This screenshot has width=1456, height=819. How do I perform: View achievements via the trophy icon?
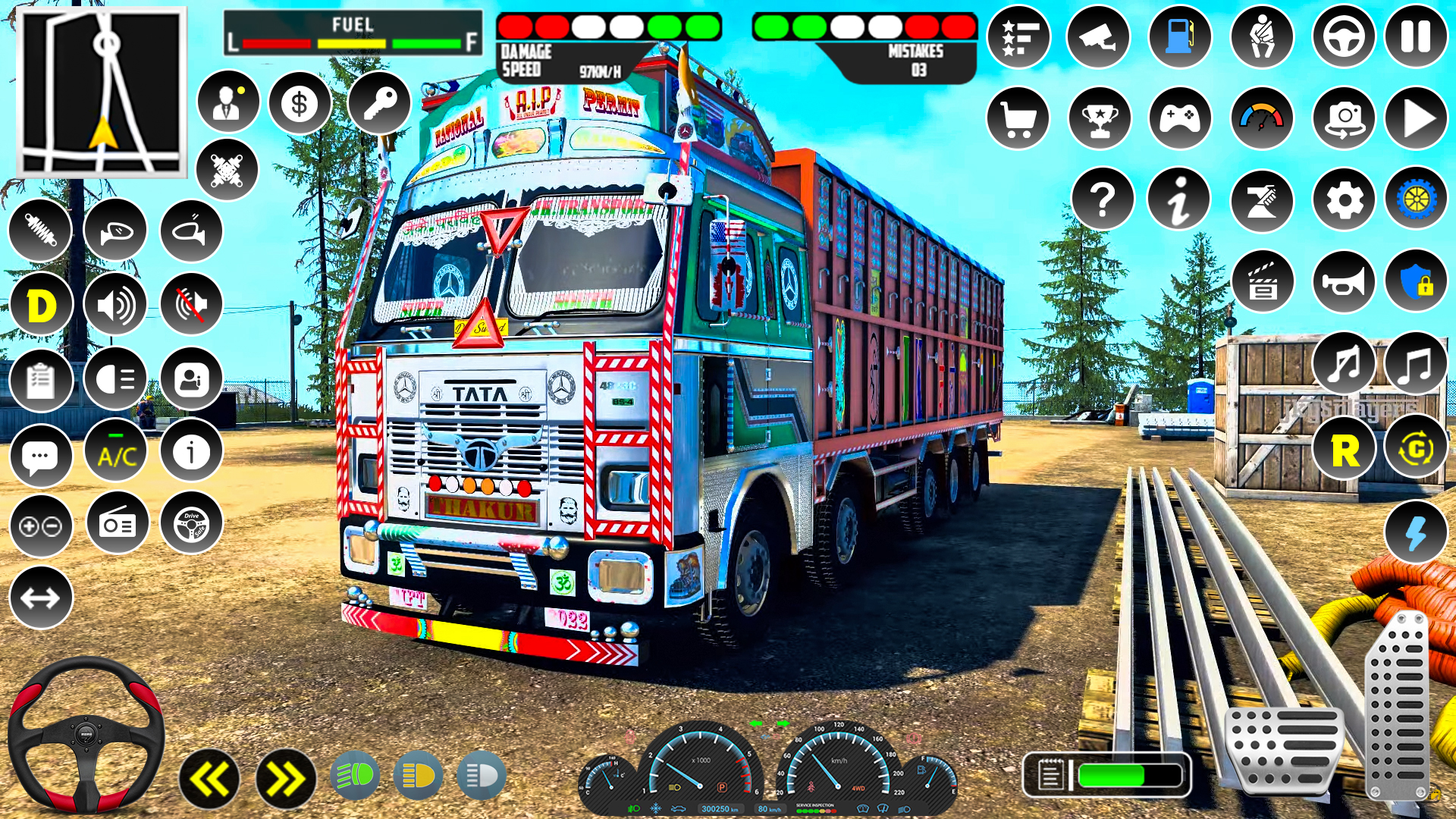(1097, 118)
